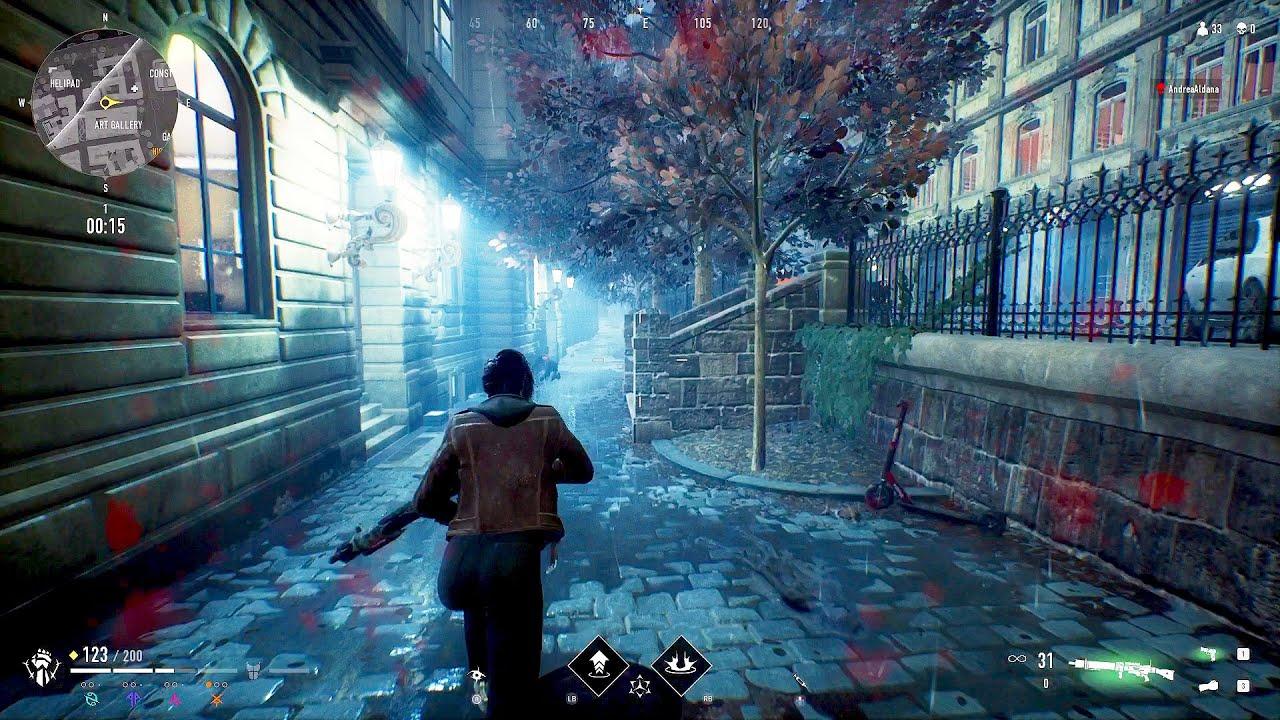
Task: Click the pistol icon in weapon slot 1
Action: [x=1208, y=654]
